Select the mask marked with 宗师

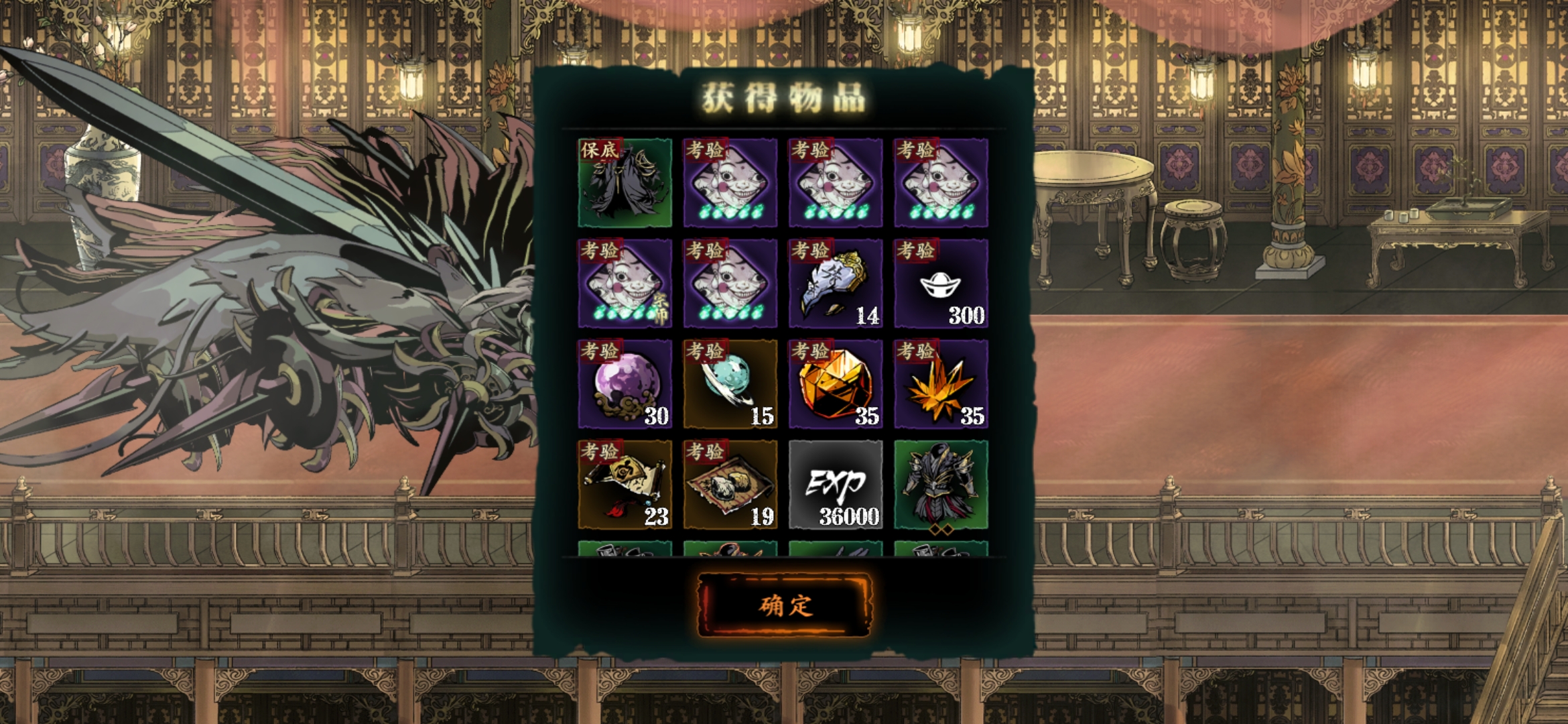[625, 284]
